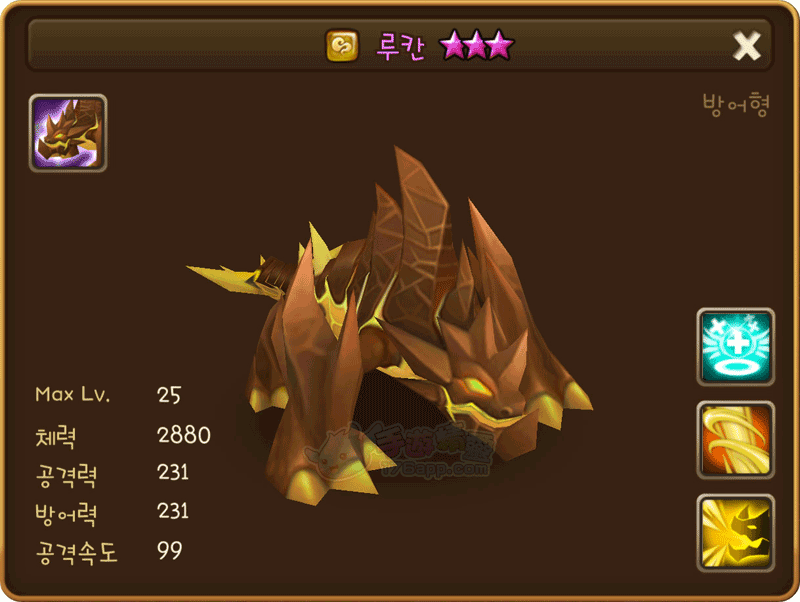
Task: Close the 루칸 monster info window
Action: pos(747,45)
